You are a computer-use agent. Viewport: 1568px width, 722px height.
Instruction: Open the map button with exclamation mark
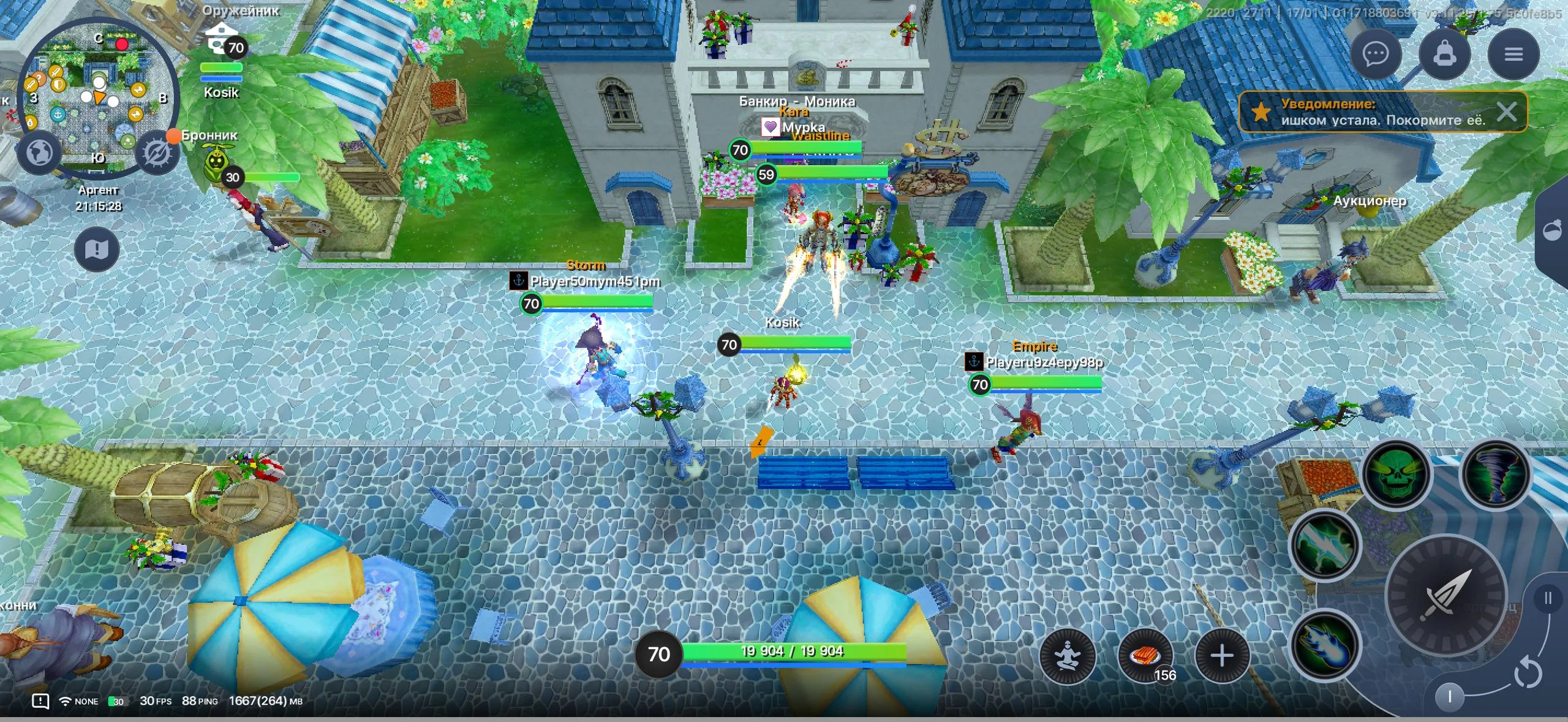97,249
